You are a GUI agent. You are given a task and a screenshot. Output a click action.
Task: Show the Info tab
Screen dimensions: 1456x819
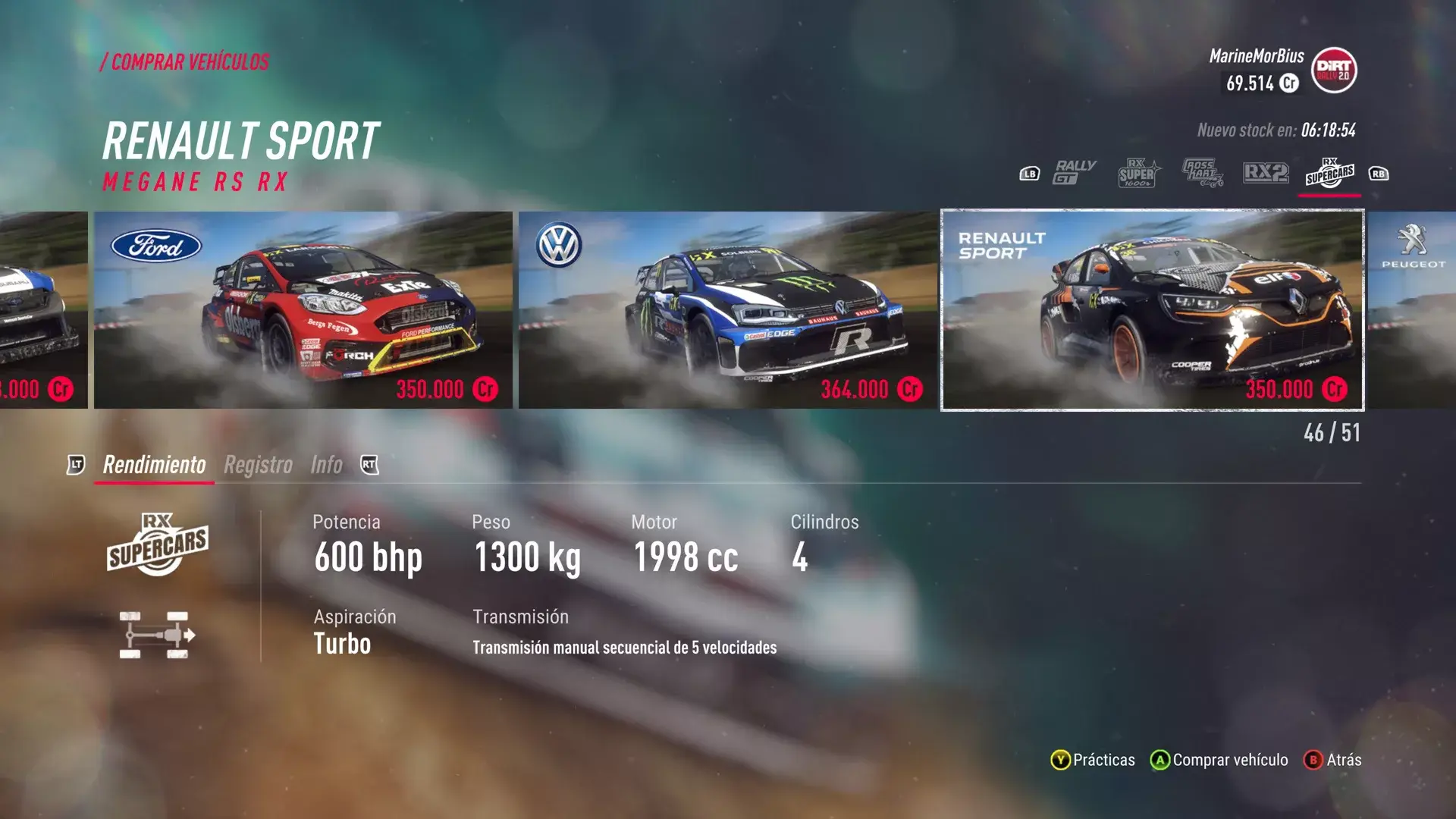click(x=326, y=465)
